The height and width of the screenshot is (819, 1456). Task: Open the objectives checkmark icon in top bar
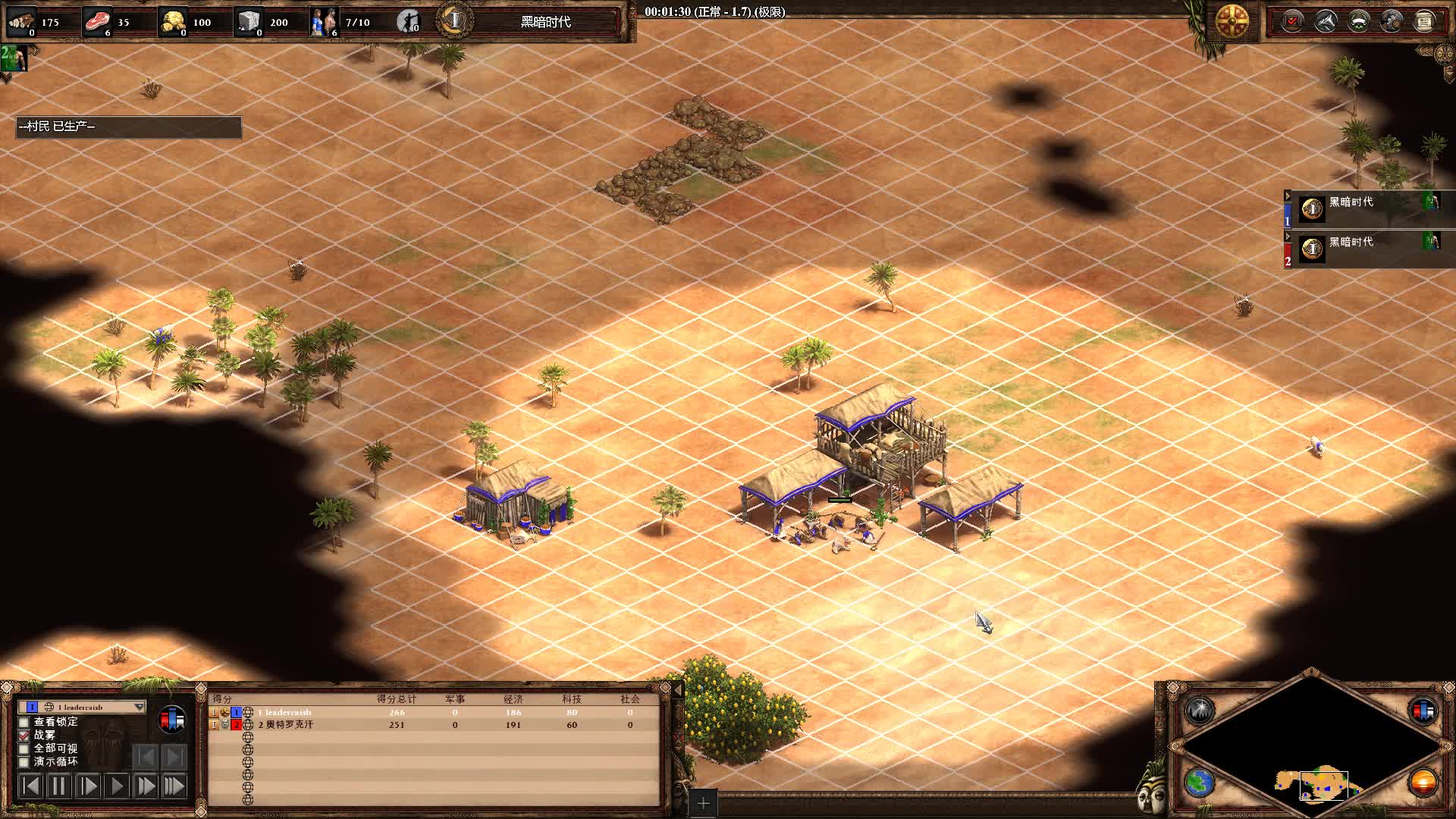point(1292,21)
